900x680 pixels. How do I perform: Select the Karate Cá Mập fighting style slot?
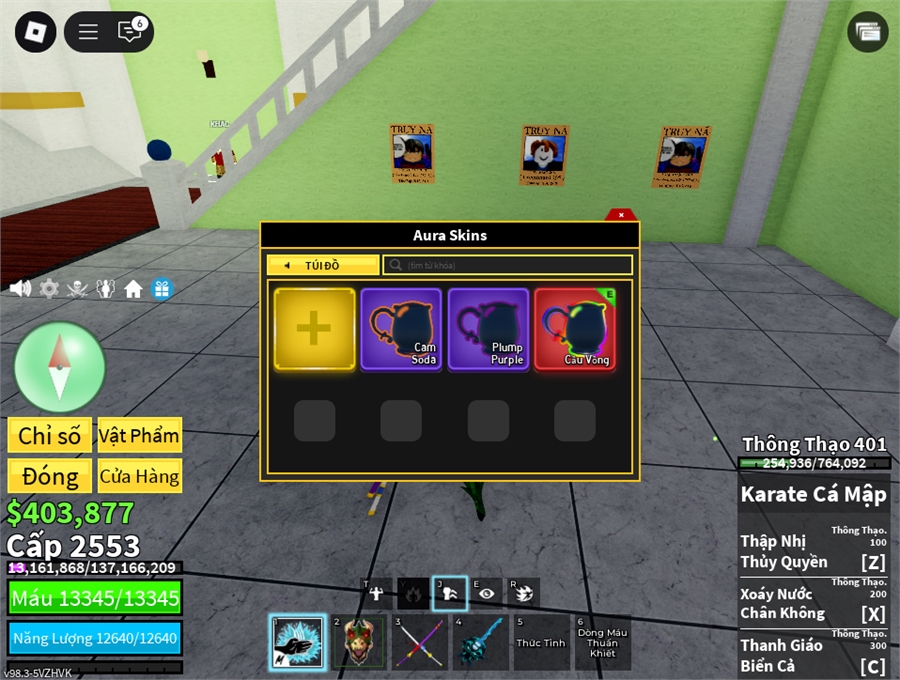tap(299, 642)
